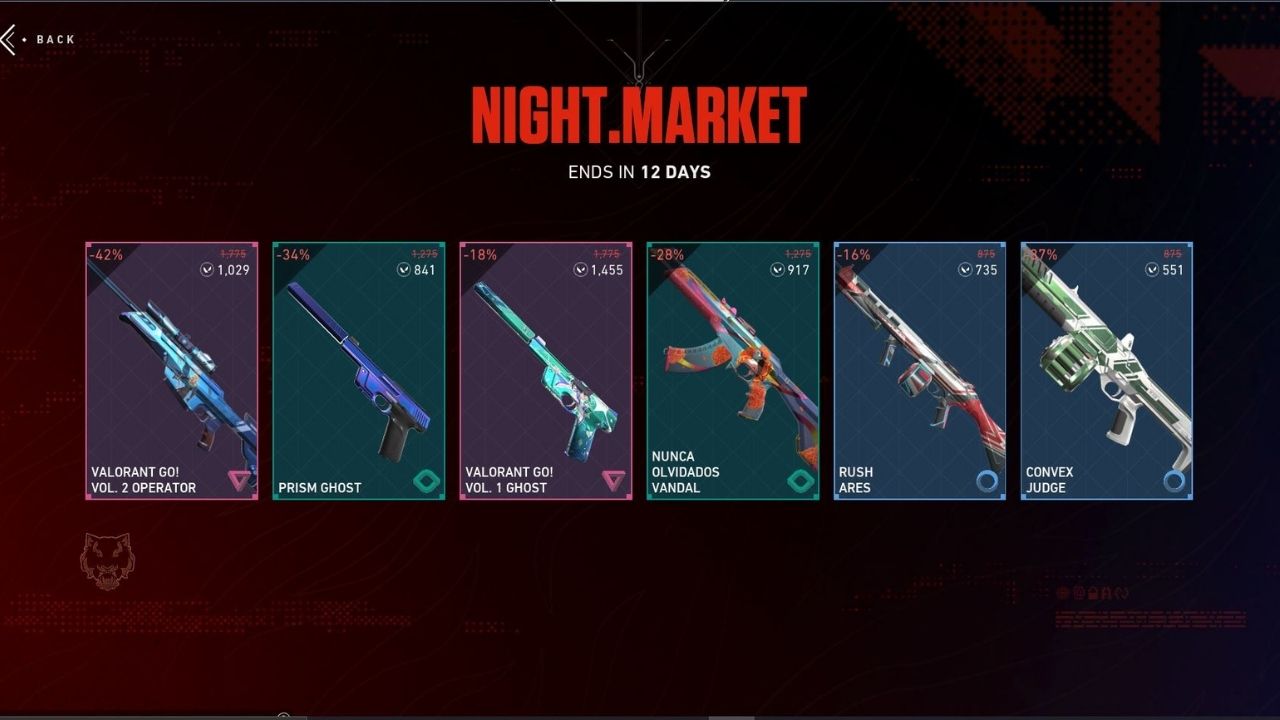Open the Valorant GO! Vol. 2 Operator offer

pyautogui.click(x=171, y=370)
